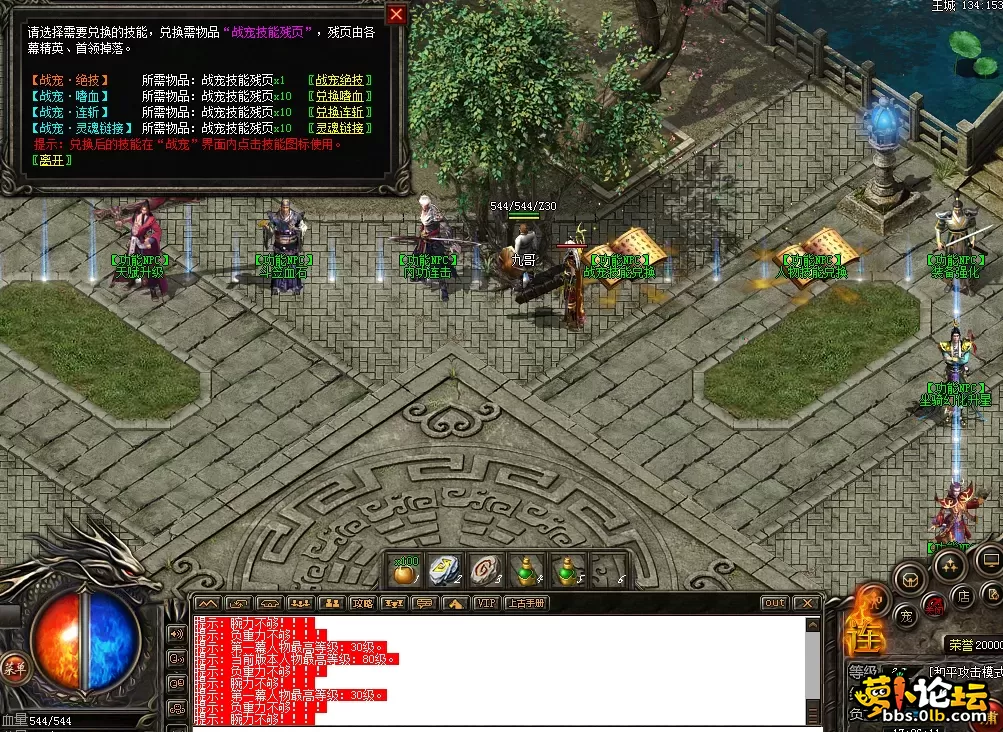Toggle the speaker sound icon beside chat
The height and width of the screenshot is (732, 1003).
(x=177, y=634)
